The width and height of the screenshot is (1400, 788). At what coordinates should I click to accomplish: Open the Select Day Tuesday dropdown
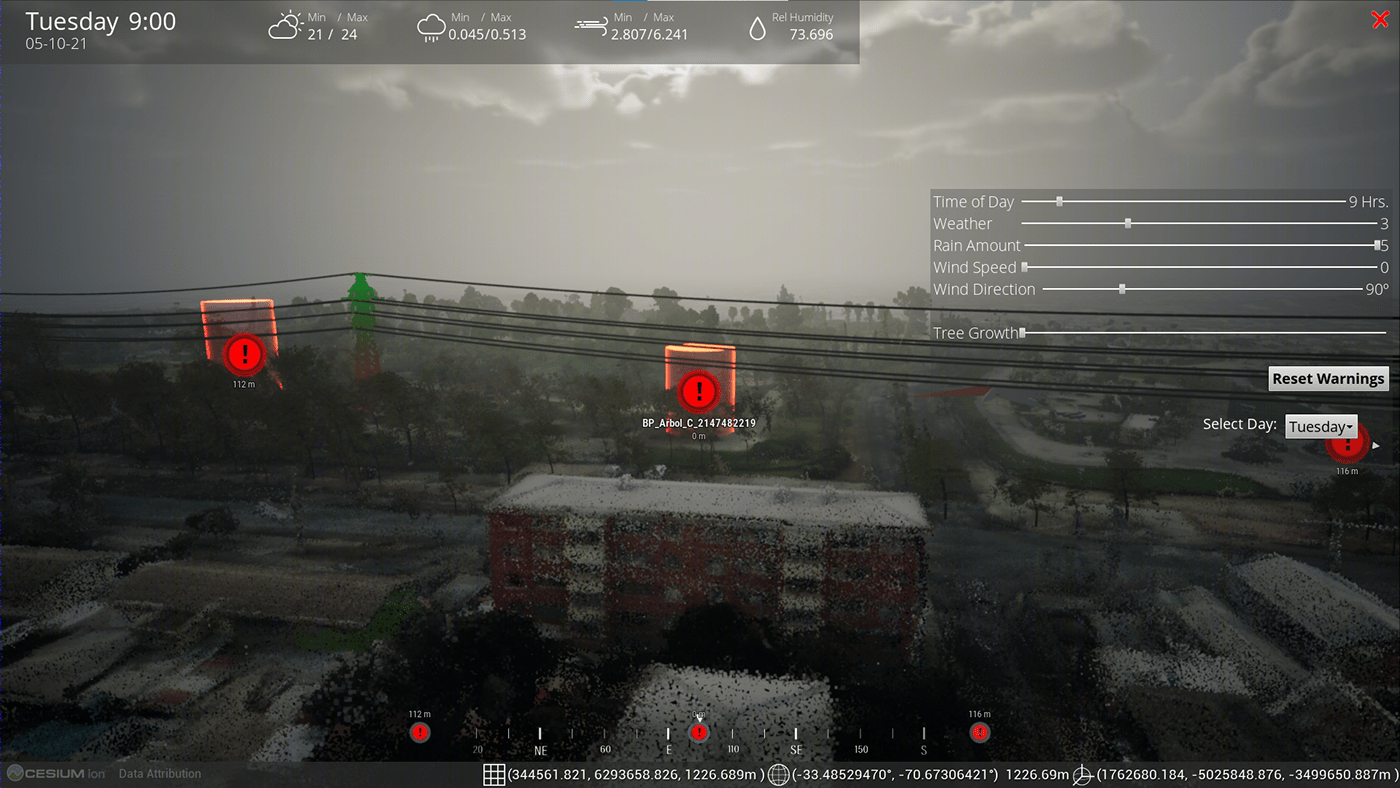(x=1320, y=426)
